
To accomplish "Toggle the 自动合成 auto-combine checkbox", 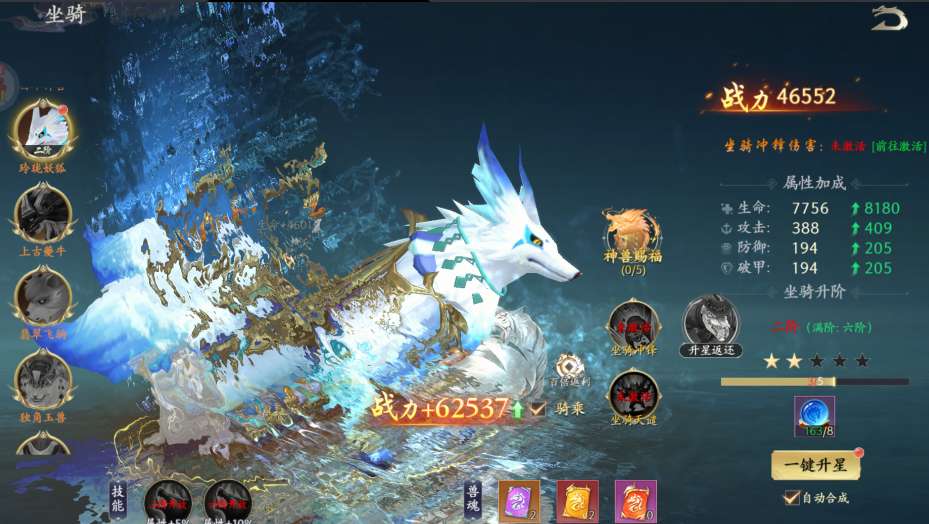I will tap(792, 497).
